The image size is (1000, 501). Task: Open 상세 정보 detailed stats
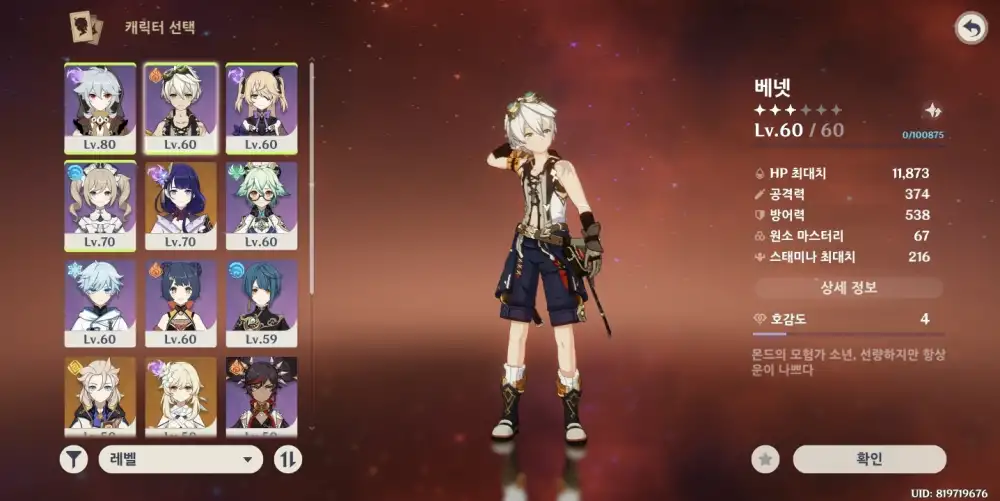[848, 288]
